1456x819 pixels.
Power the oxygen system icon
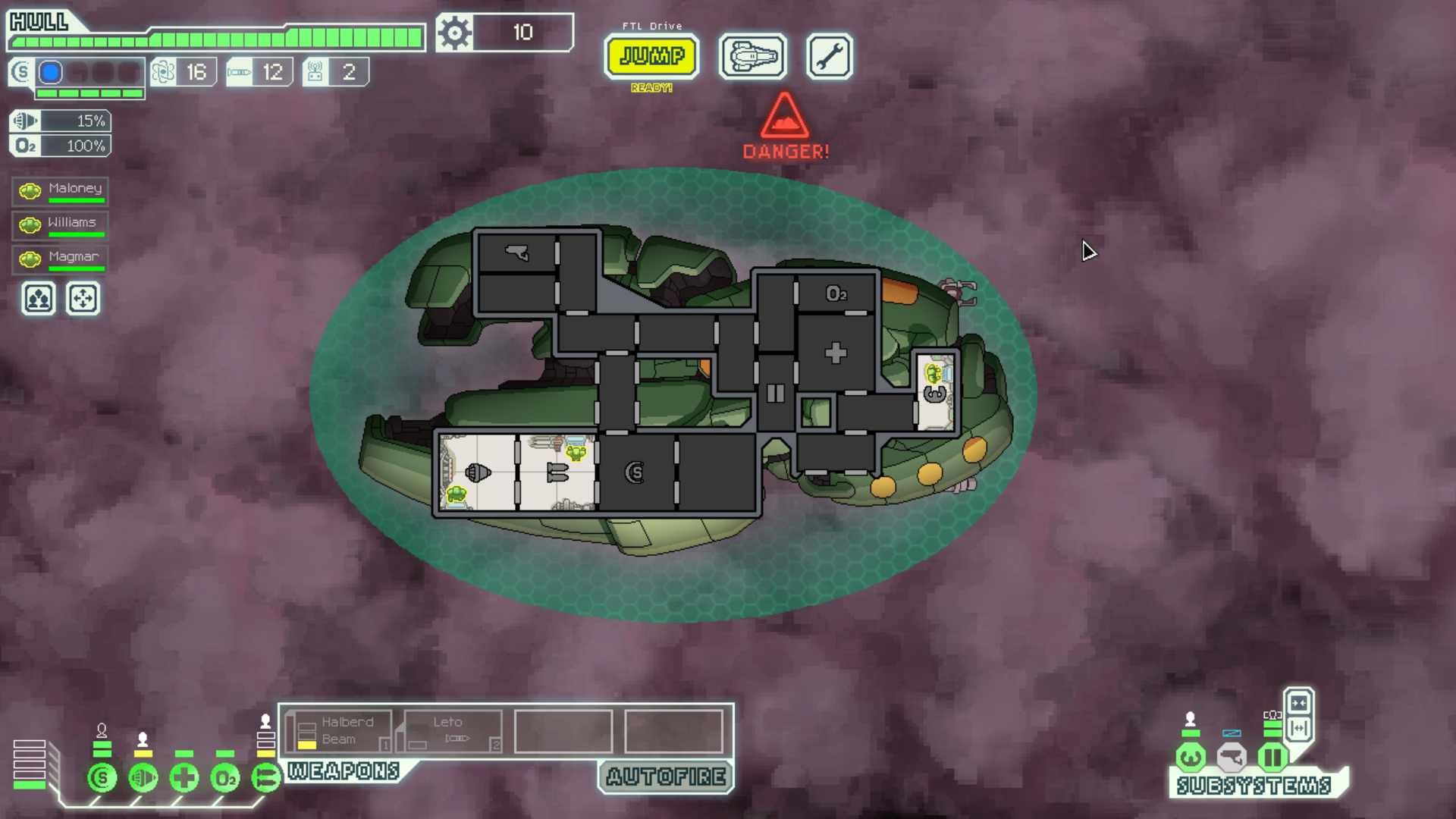pos(225,777)
